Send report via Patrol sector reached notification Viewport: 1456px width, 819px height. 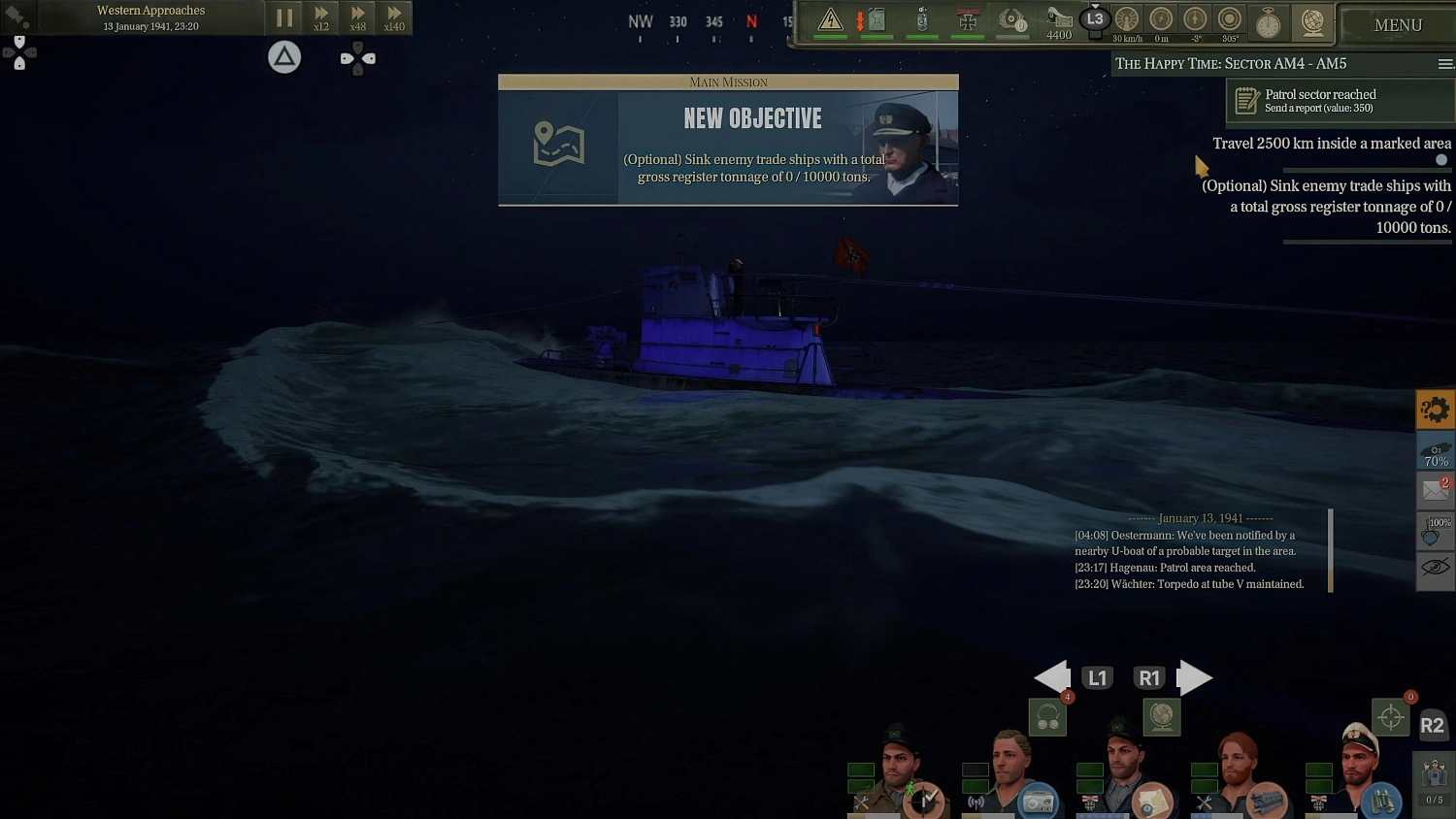[x=1338, y=100]
